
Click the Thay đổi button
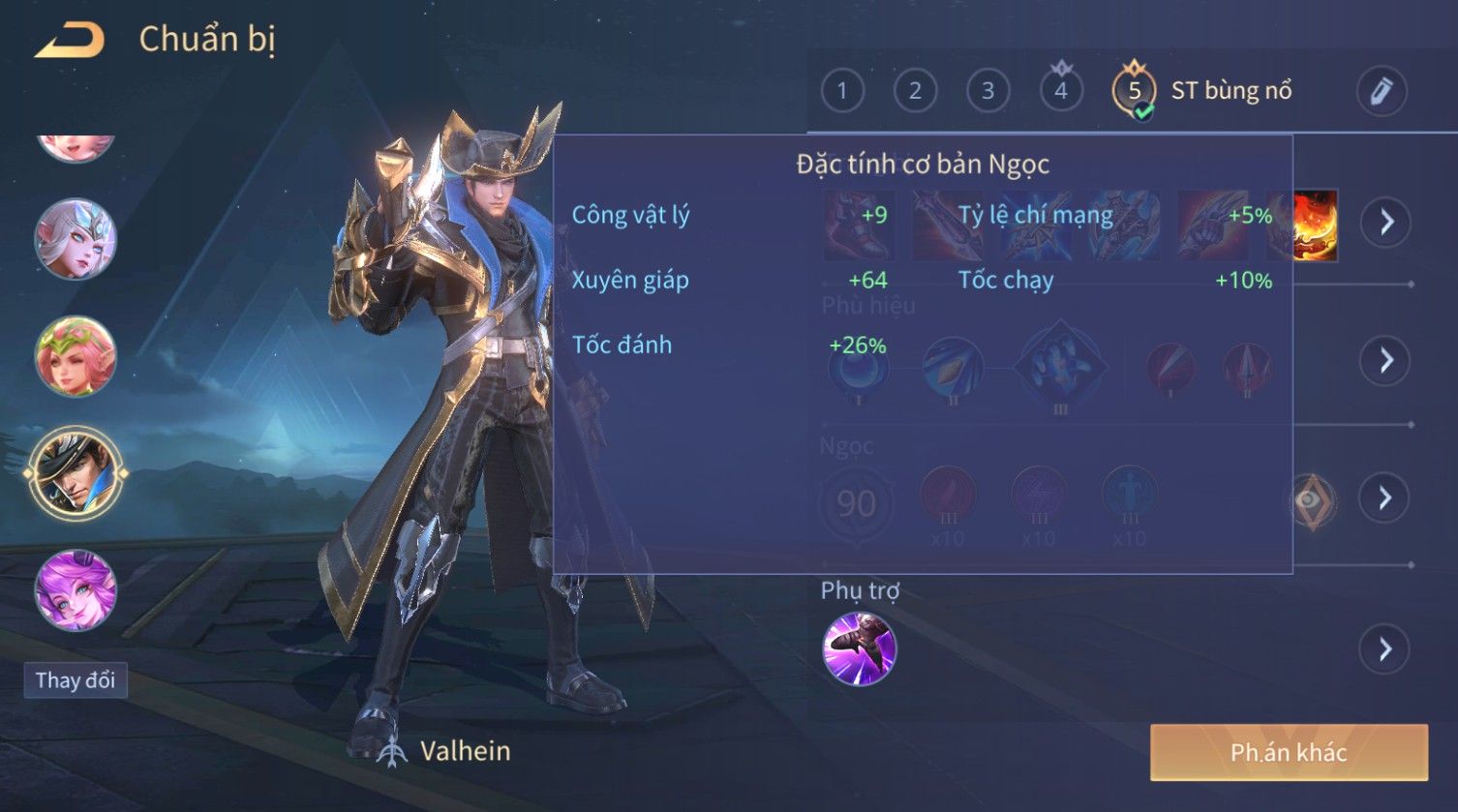coord(76,680)
